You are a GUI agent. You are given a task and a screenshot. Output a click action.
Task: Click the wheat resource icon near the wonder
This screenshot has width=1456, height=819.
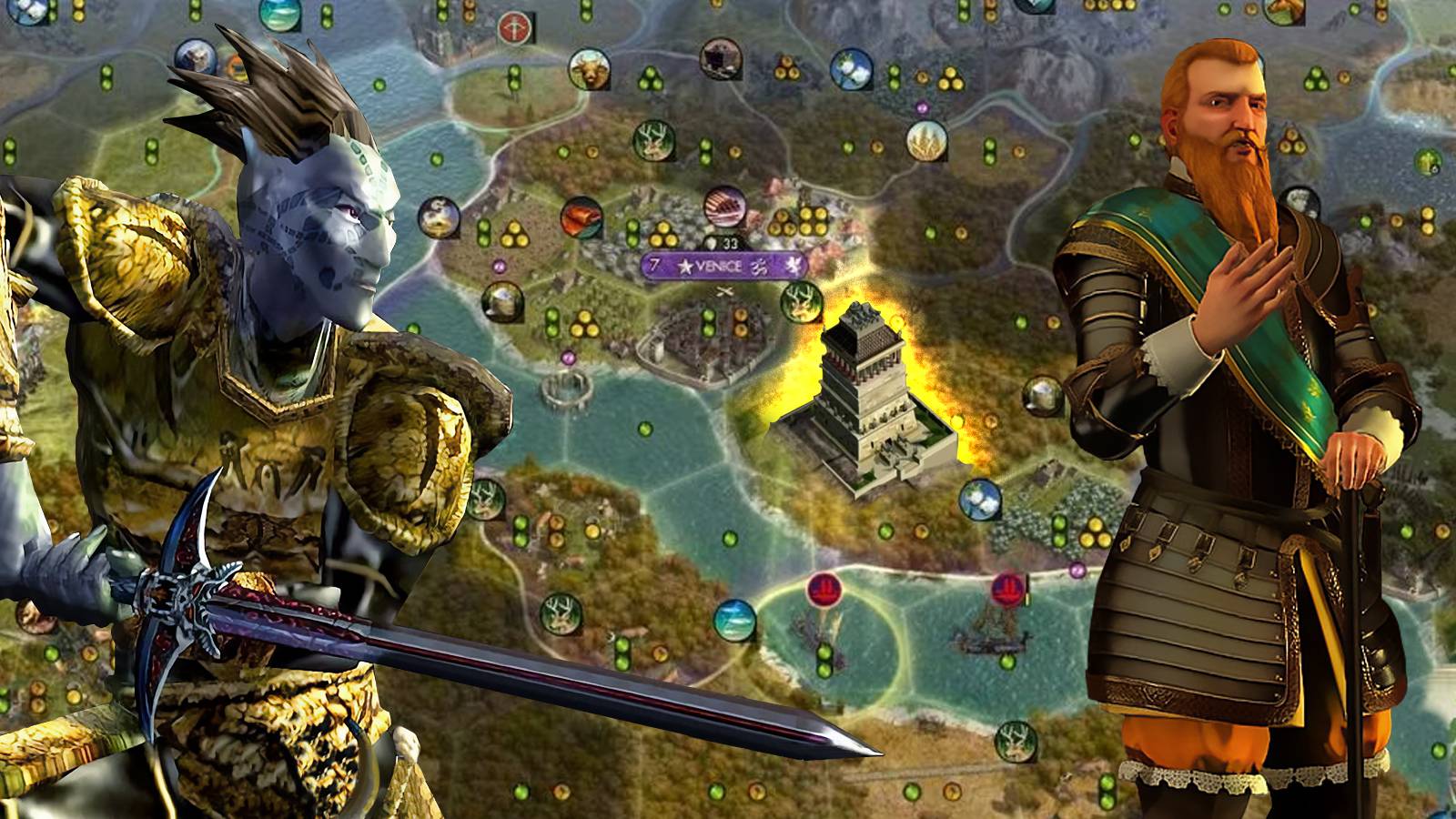926,142
